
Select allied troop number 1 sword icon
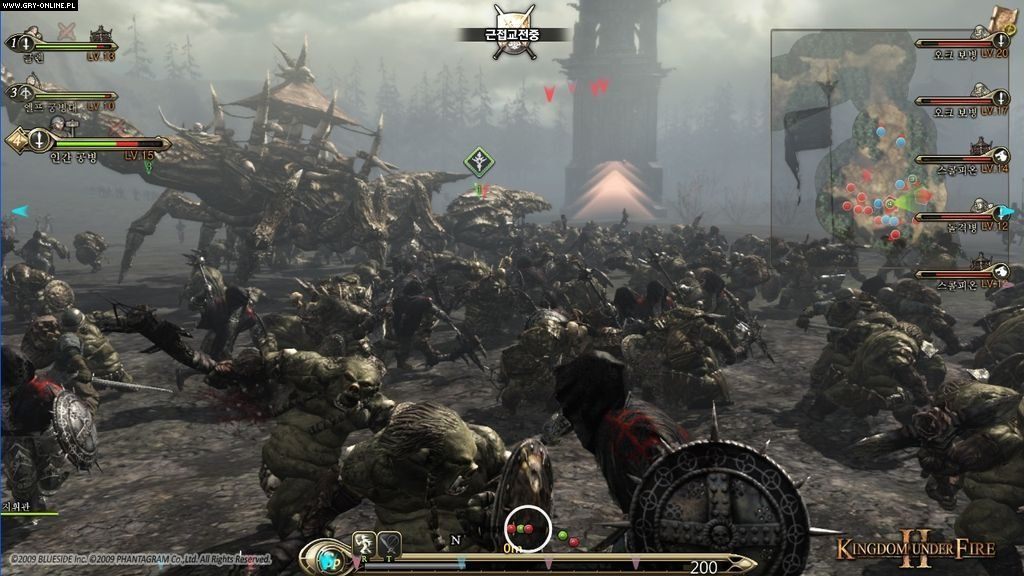tap(27, 43)
